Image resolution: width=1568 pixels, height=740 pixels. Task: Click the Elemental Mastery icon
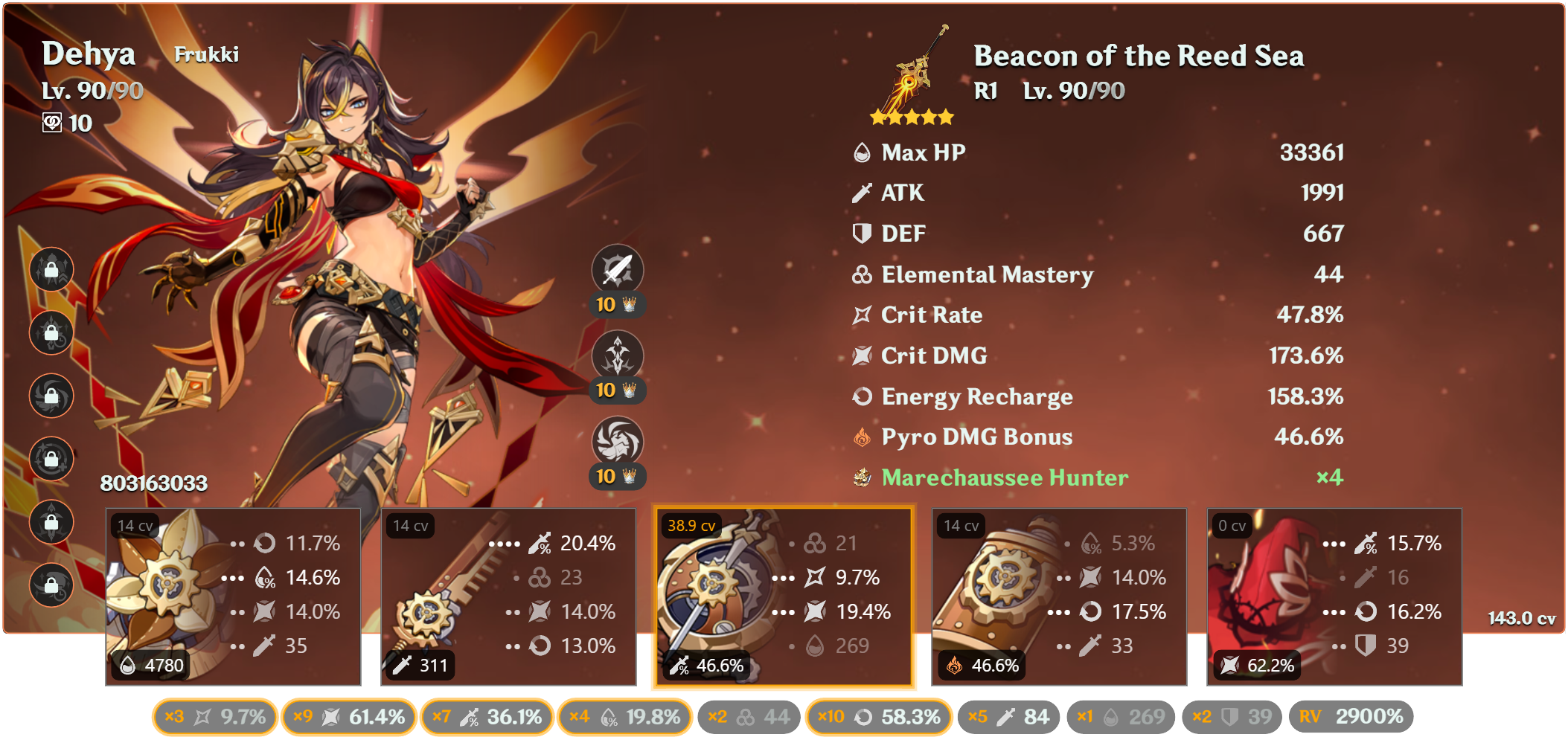[862, 274]
